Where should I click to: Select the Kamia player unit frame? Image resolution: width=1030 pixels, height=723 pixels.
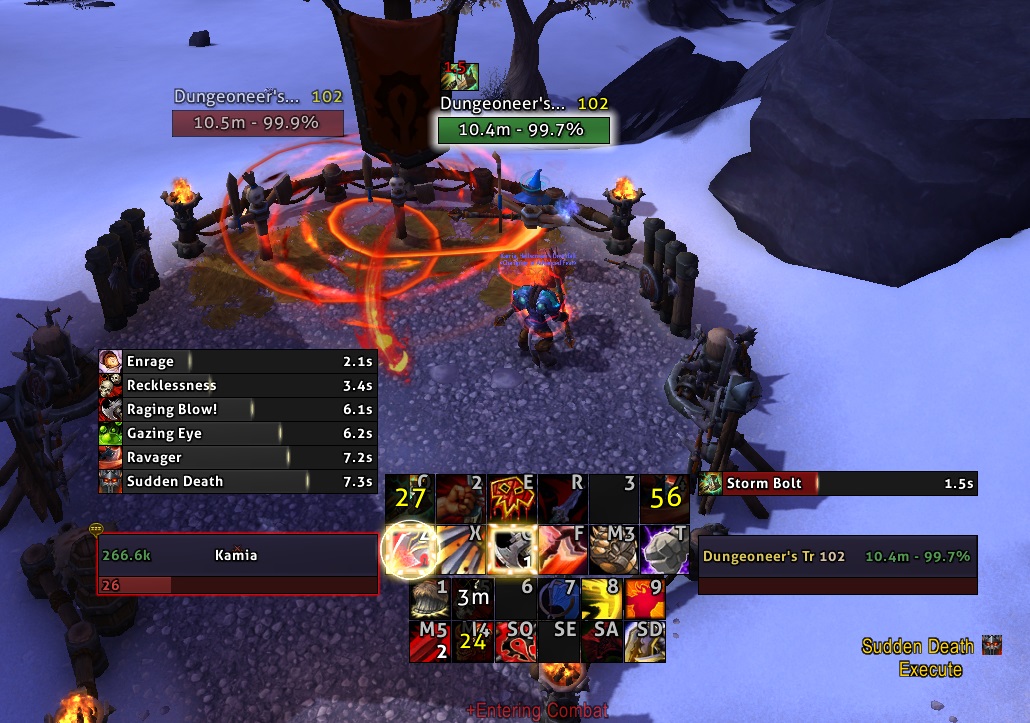(237, 566)
